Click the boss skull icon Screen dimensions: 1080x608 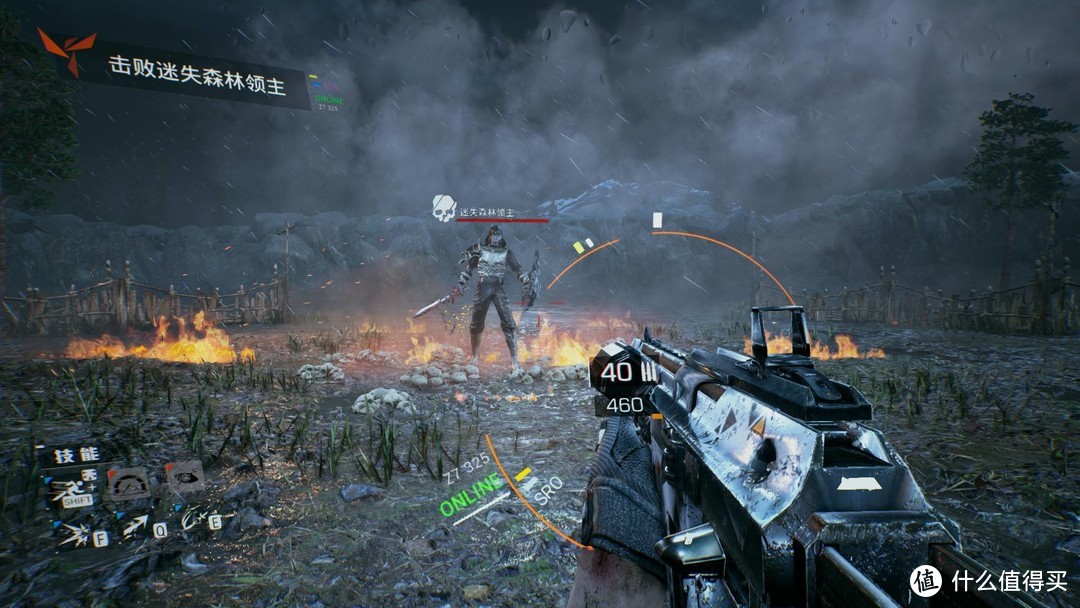point(443,208)
